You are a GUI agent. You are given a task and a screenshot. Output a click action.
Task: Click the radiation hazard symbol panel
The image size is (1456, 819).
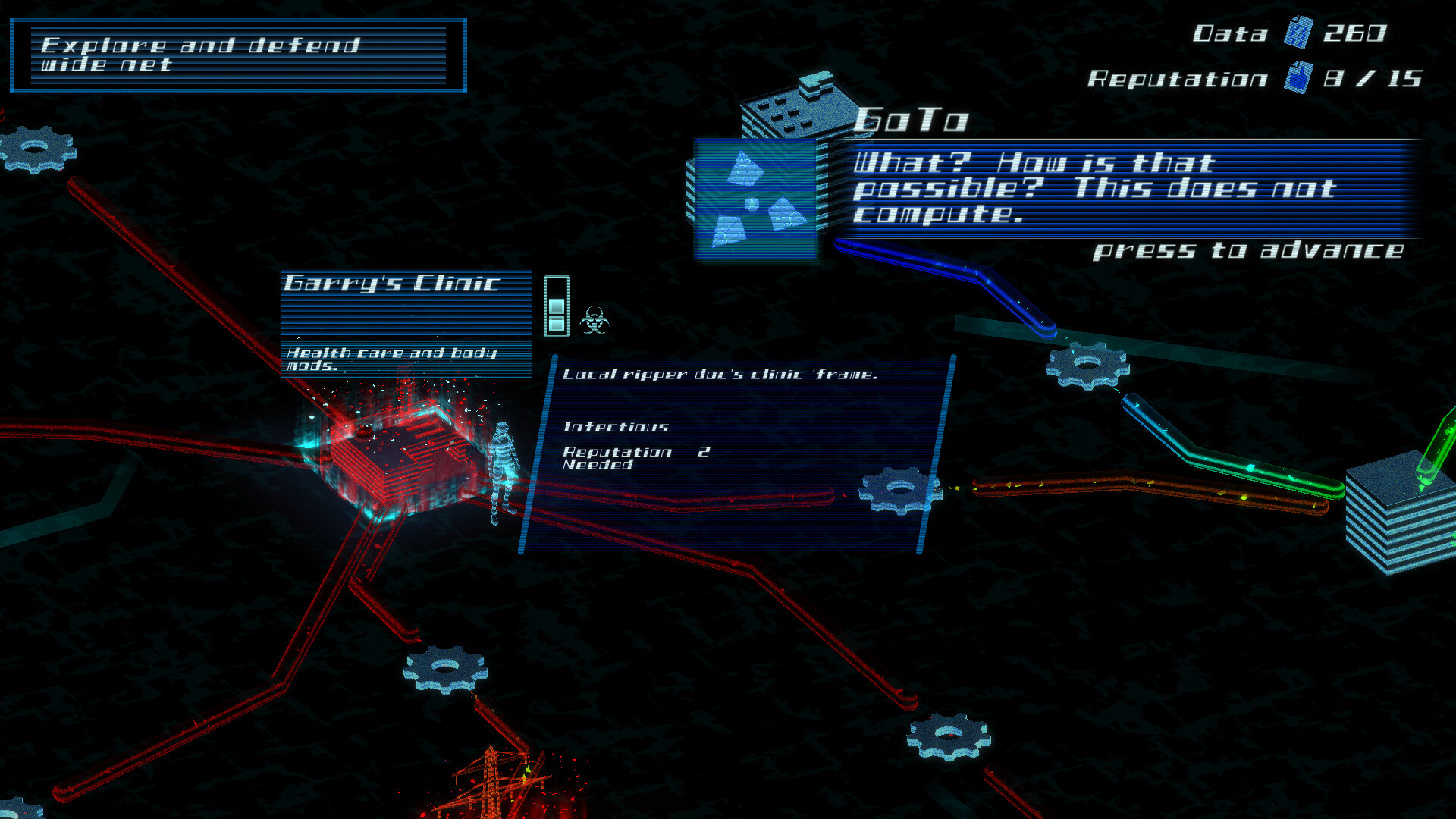coord(755,199)
